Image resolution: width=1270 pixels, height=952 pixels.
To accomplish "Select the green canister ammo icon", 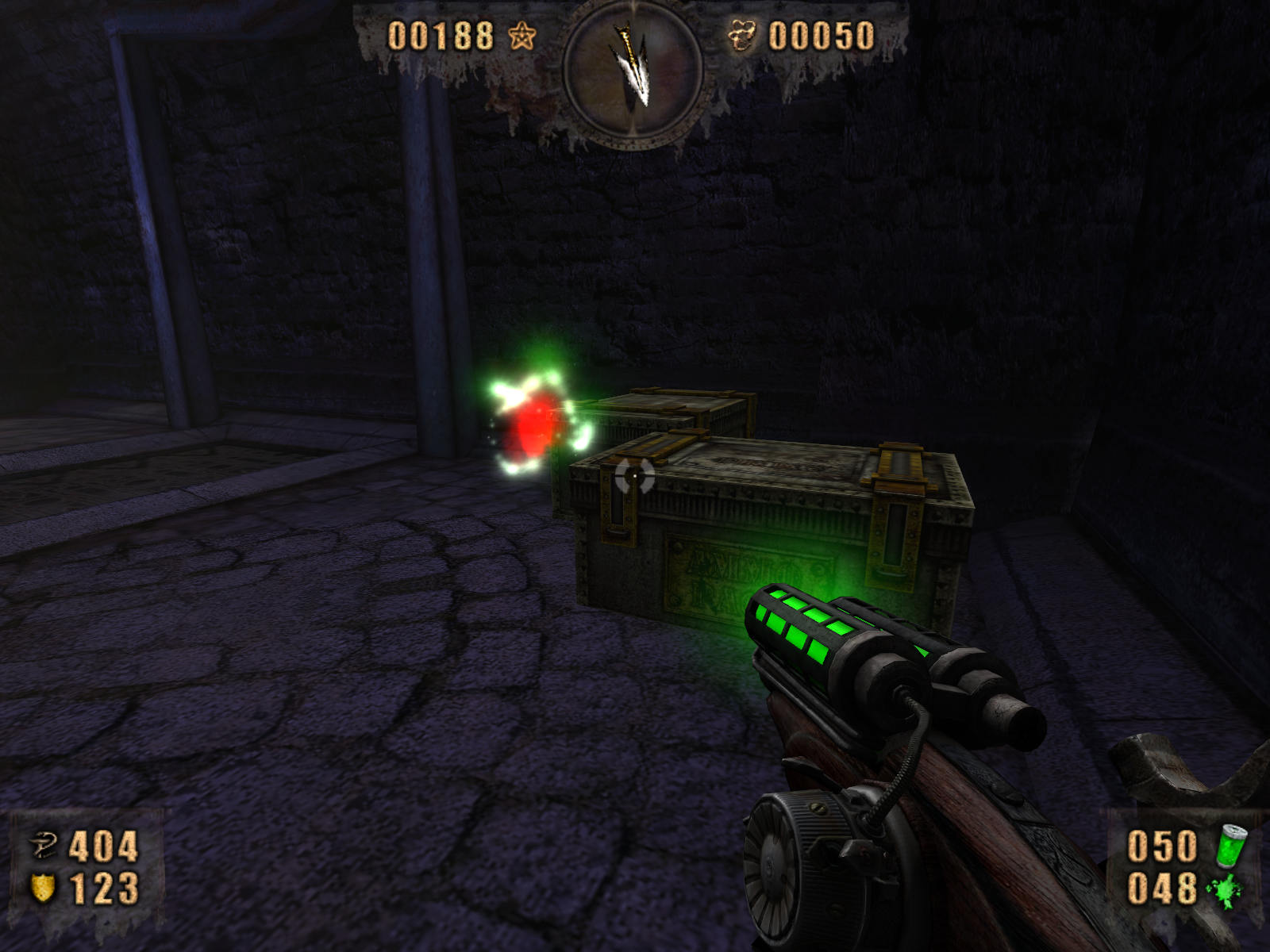I will pos(1230,844).
